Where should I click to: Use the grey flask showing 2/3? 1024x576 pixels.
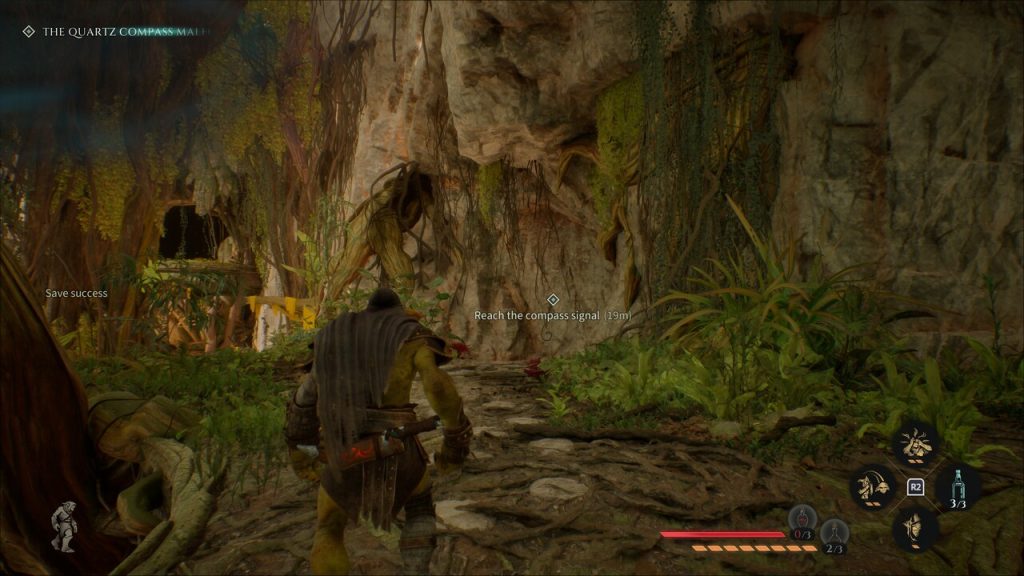point(835,532)
